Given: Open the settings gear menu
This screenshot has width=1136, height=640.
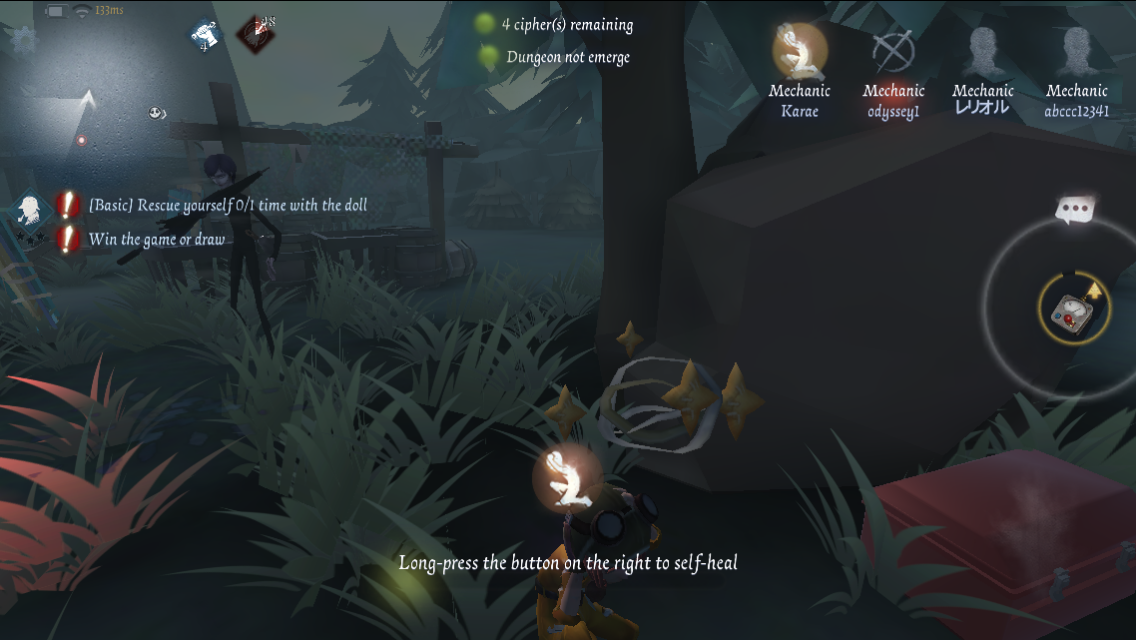Looking at the screenshot, I should pyautogui.click(x=22, y=40).
